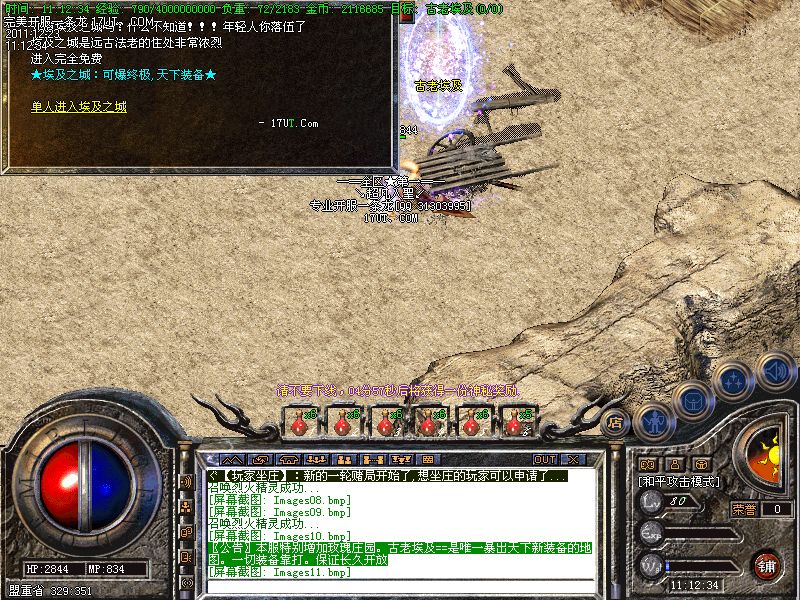Click the OUT button above chat
This screenshot has height=600, width=800.
tap(544, 460)
